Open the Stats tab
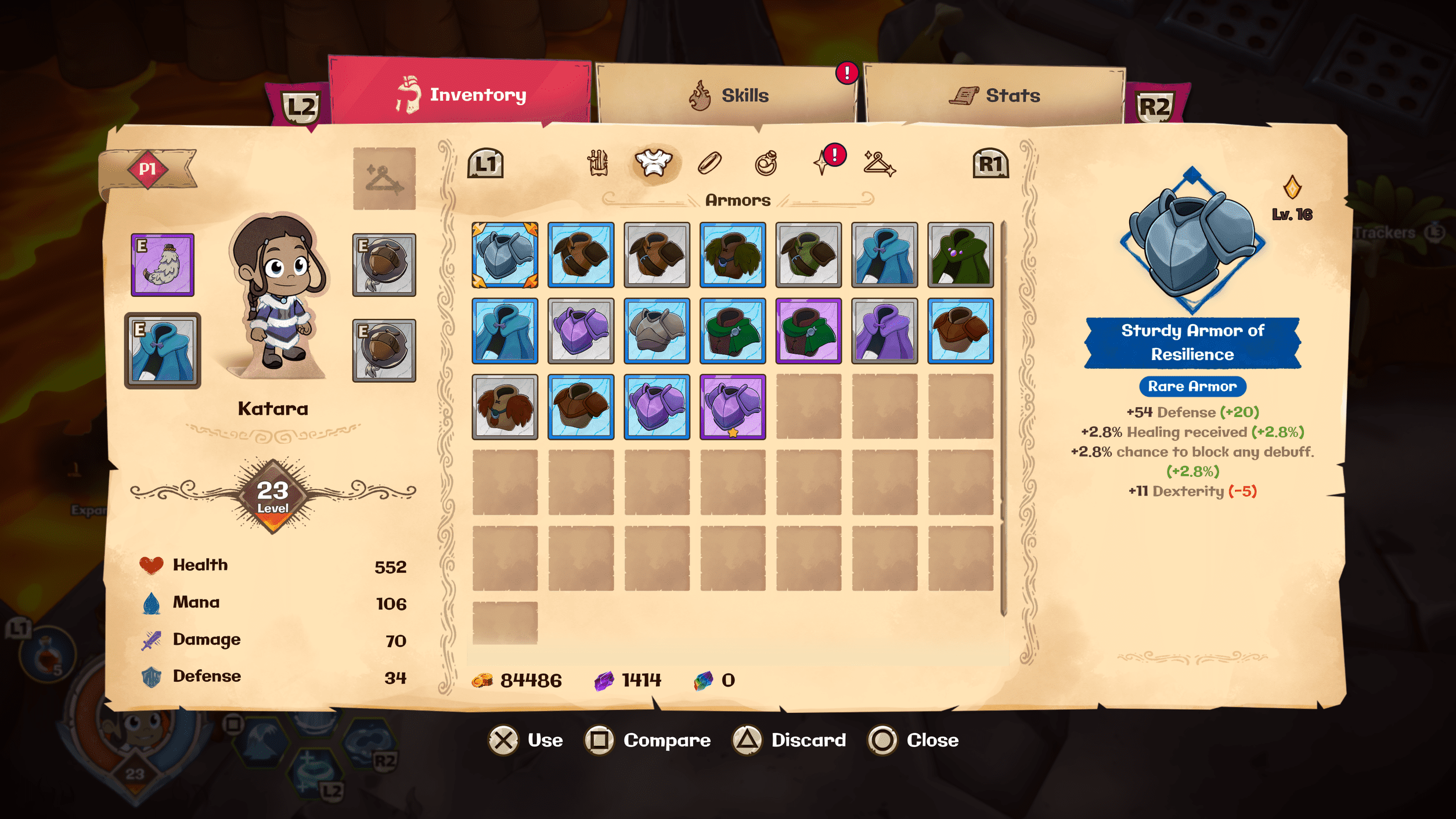Viewport: 1456px width, 819px height. [x=994, y=95]
